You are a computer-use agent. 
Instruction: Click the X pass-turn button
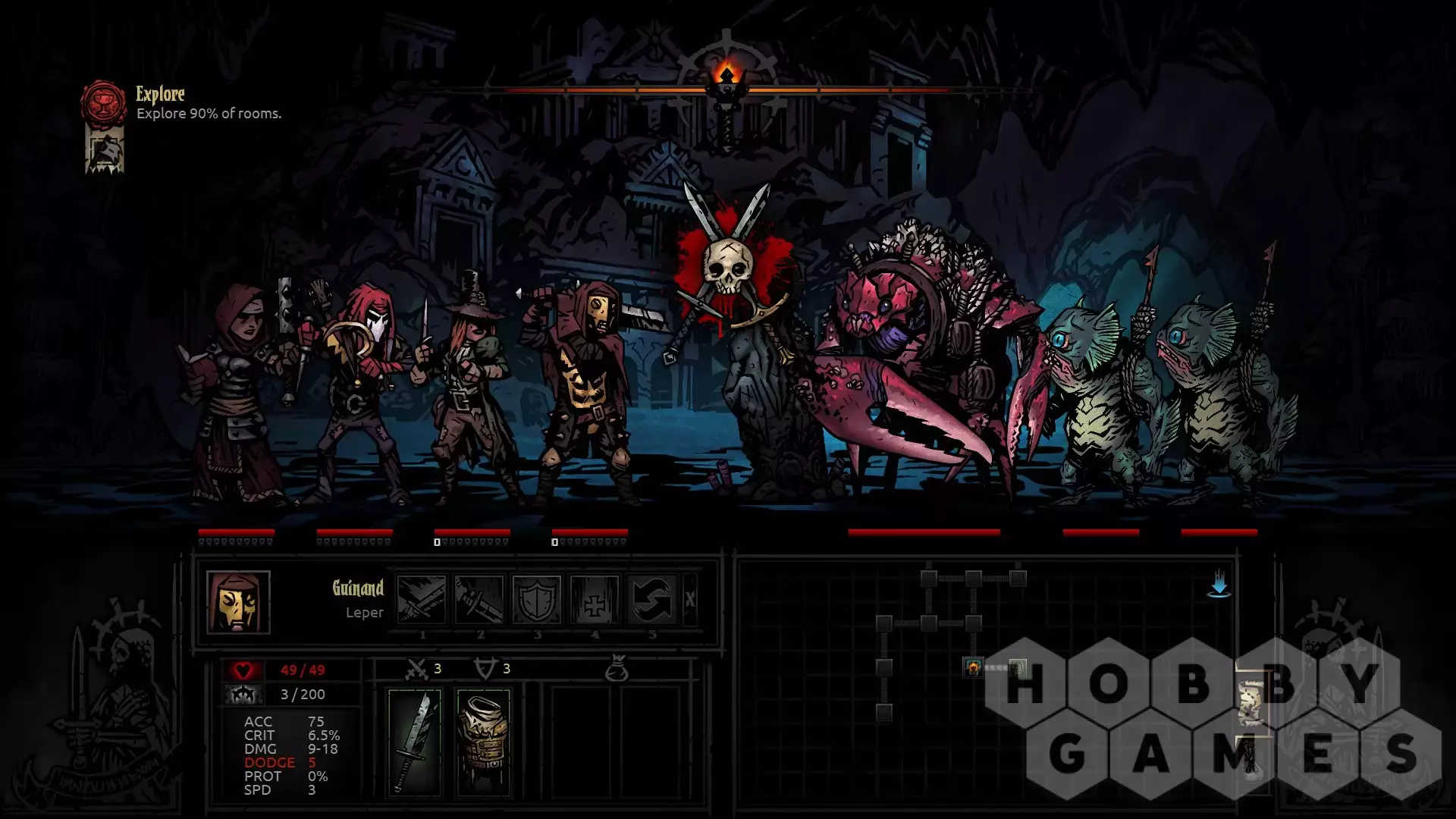coord(689,599)
